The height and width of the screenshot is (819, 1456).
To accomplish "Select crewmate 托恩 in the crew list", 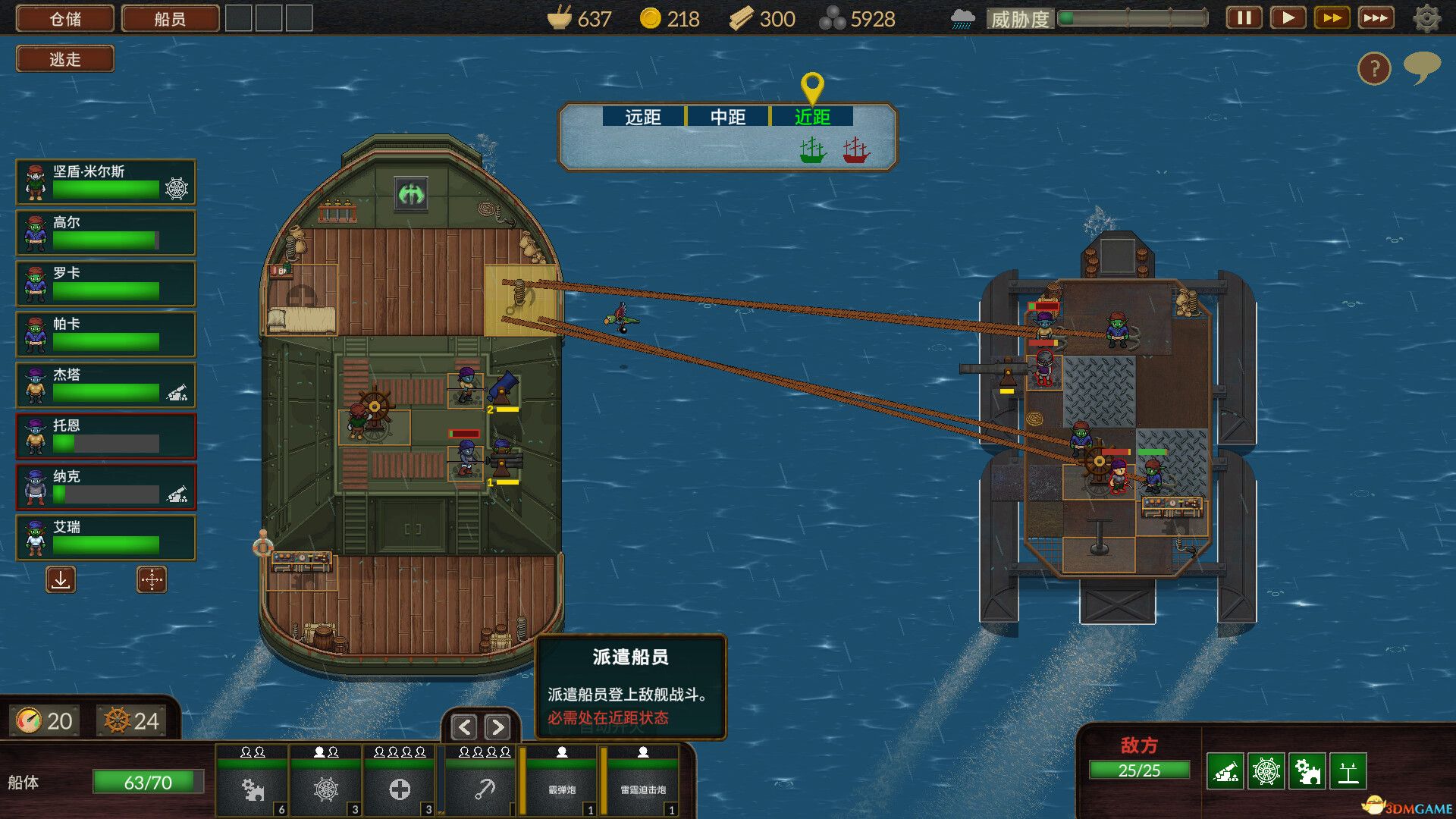I will (x=105, y=436).
